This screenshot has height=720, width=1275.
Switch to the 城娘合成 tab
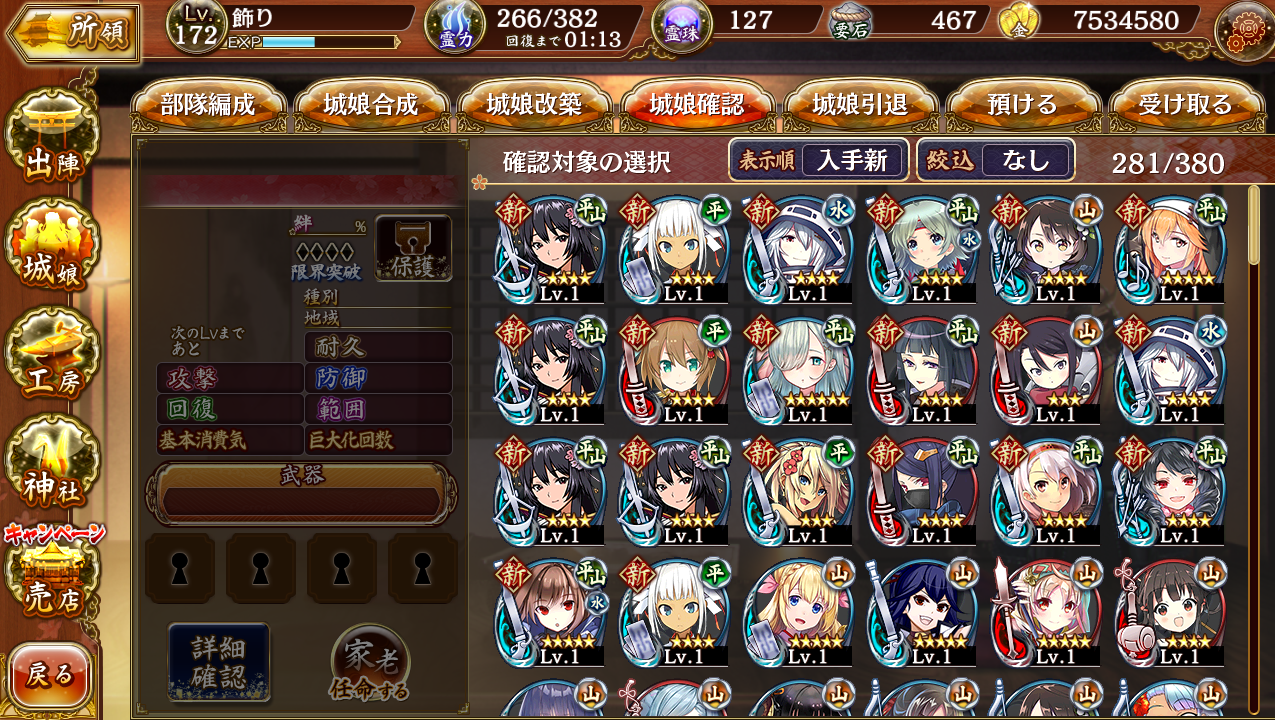[371, 104]
